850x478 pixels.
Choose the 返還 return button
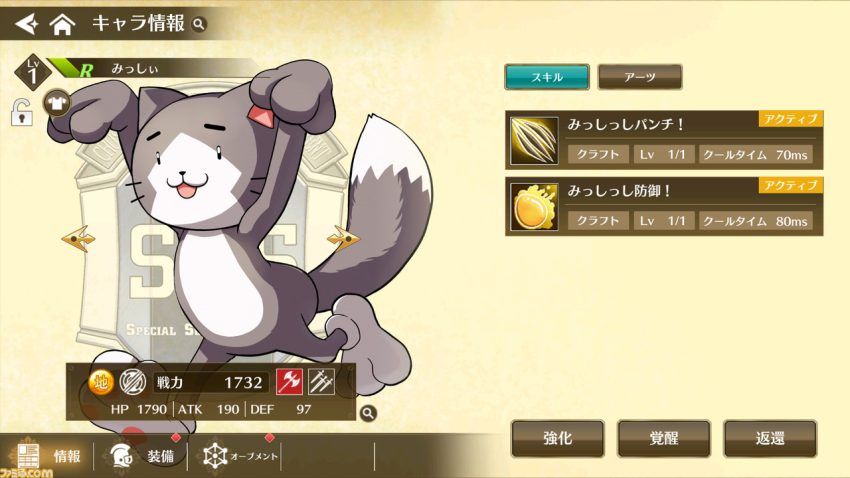768,438
